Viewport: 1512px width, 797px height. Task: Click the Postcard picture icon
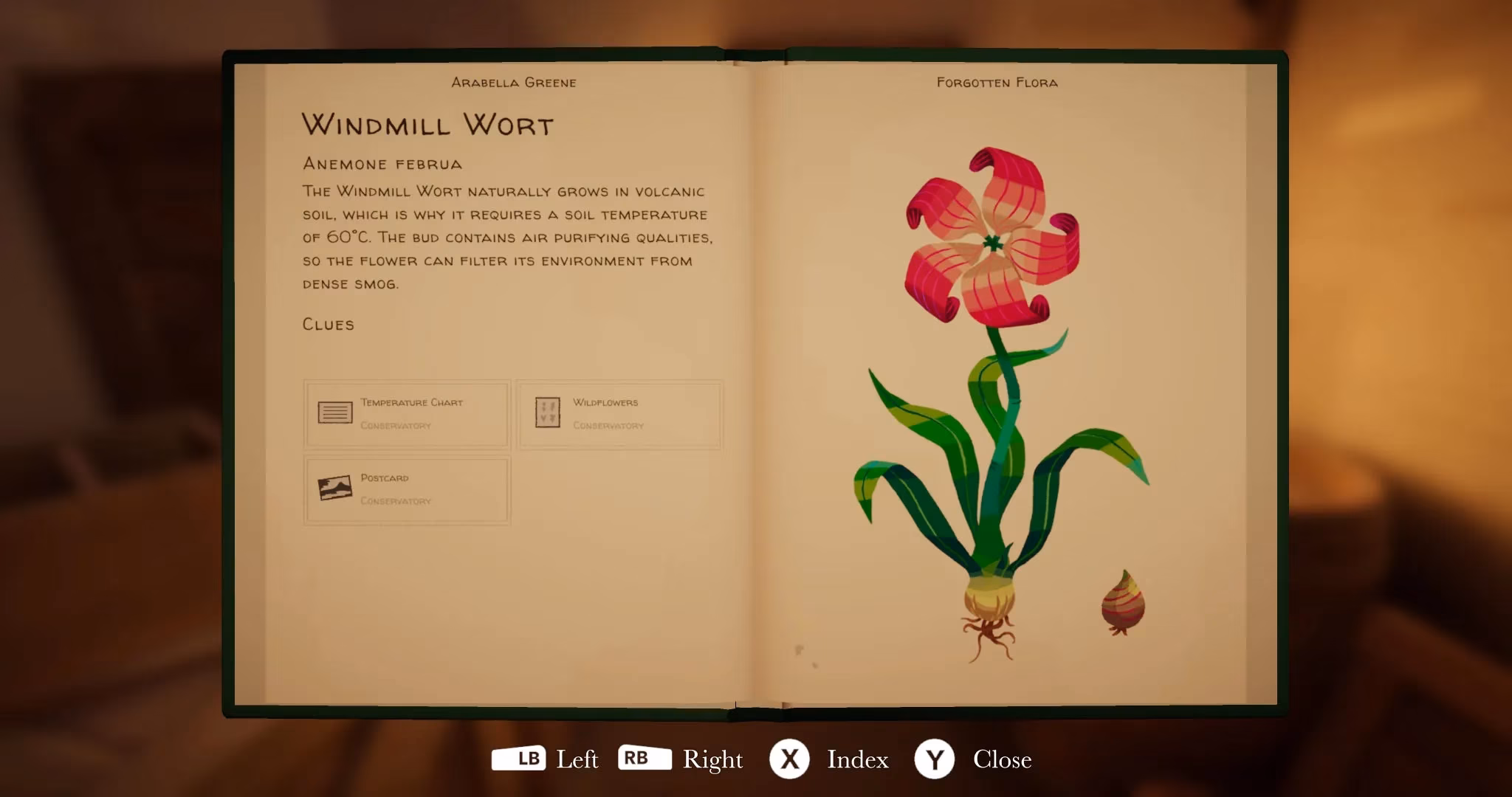click(x=337, y=487)
